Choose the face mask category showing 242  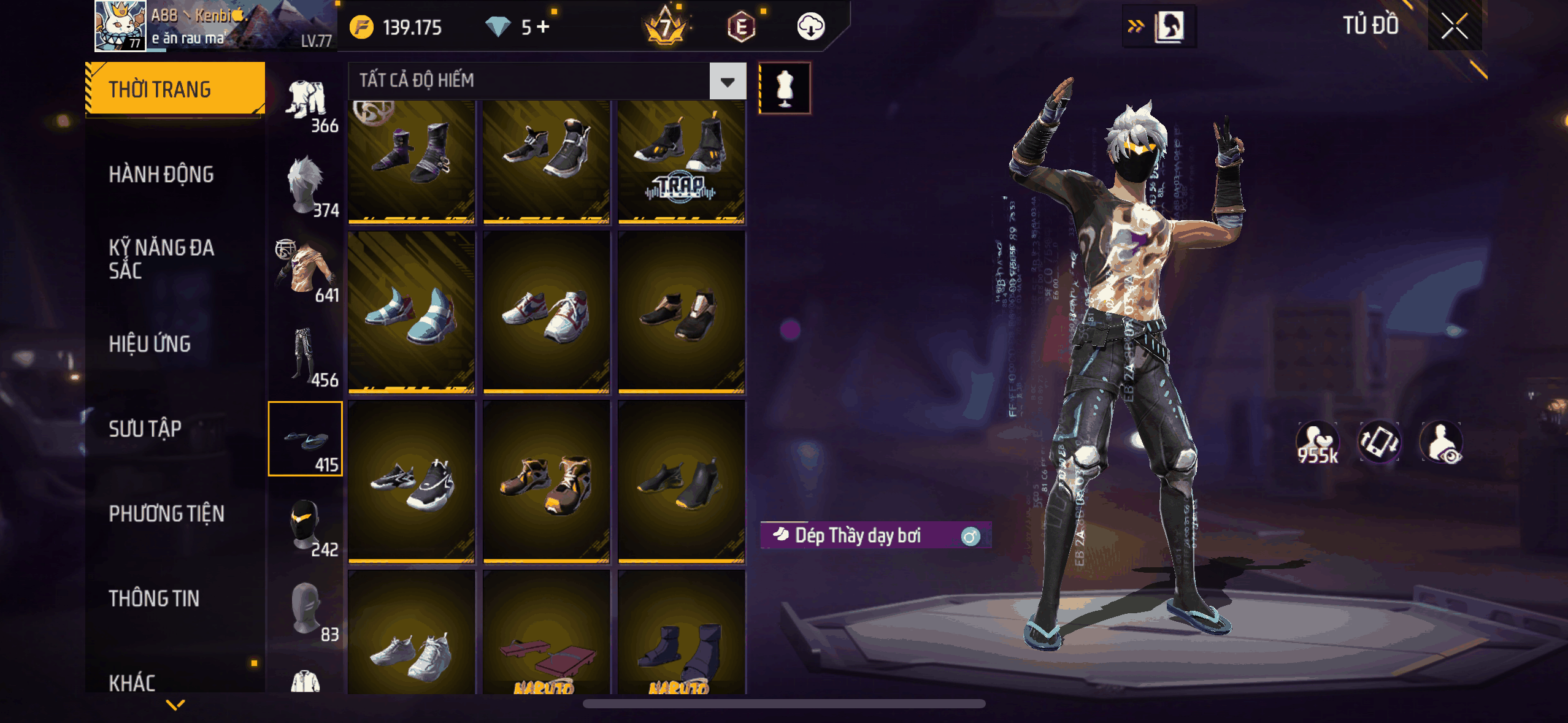click(x=306, y=524)
